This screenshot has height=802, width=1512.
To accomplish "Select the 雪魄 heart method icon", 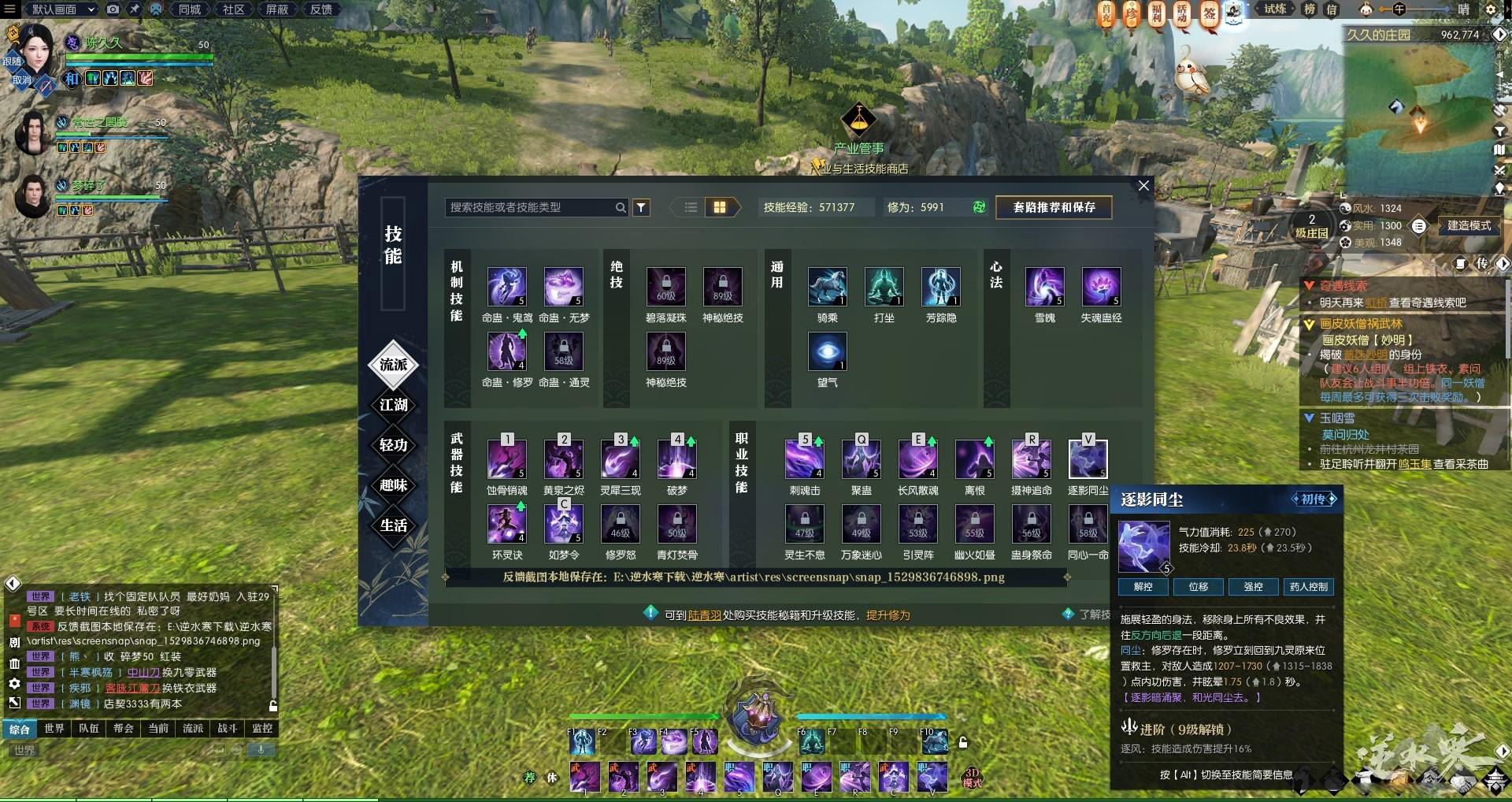I will (1044, 287).
